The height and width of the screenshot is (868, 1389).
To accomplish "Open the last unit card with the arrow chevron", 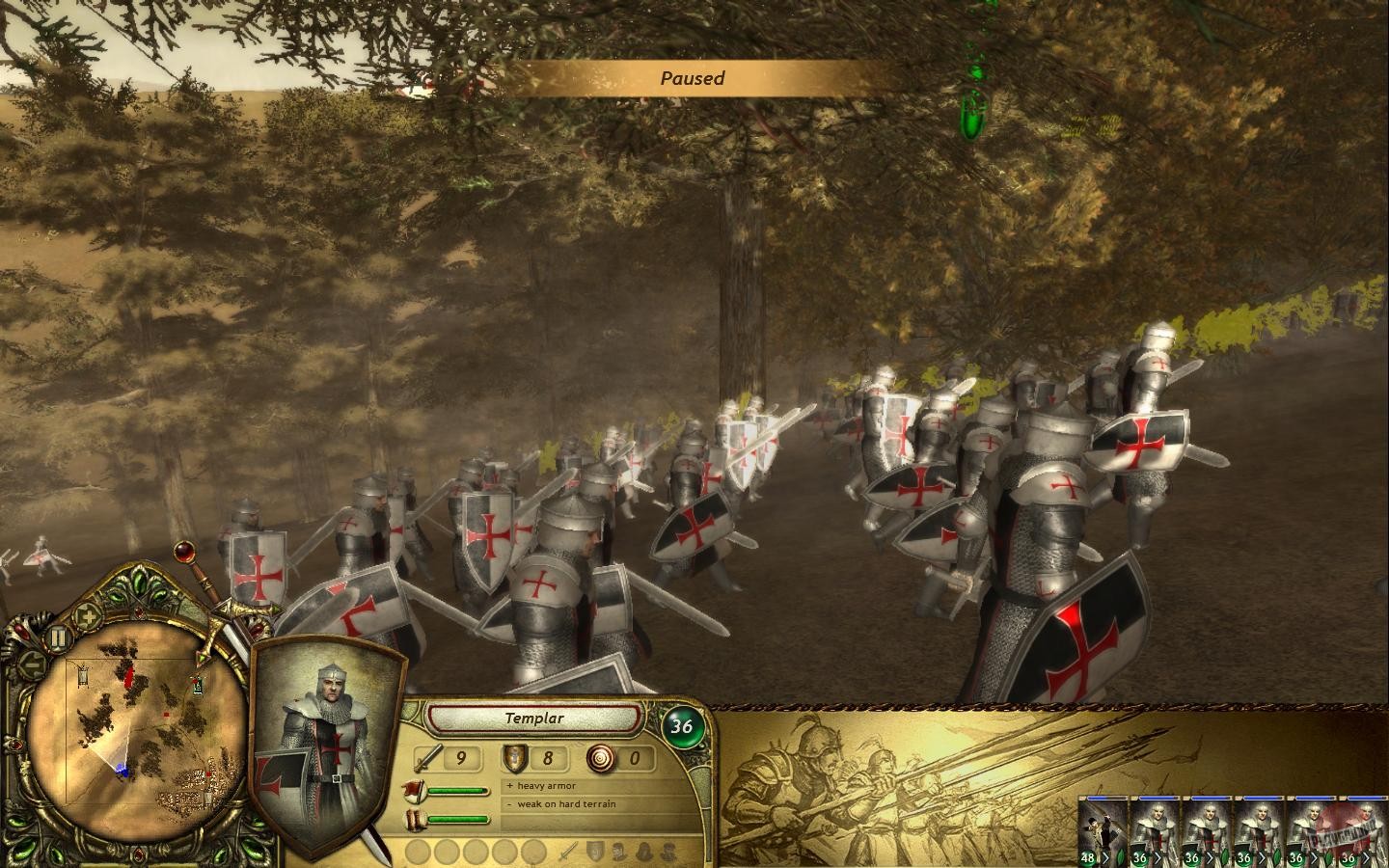I will [x=1367, y=856].
